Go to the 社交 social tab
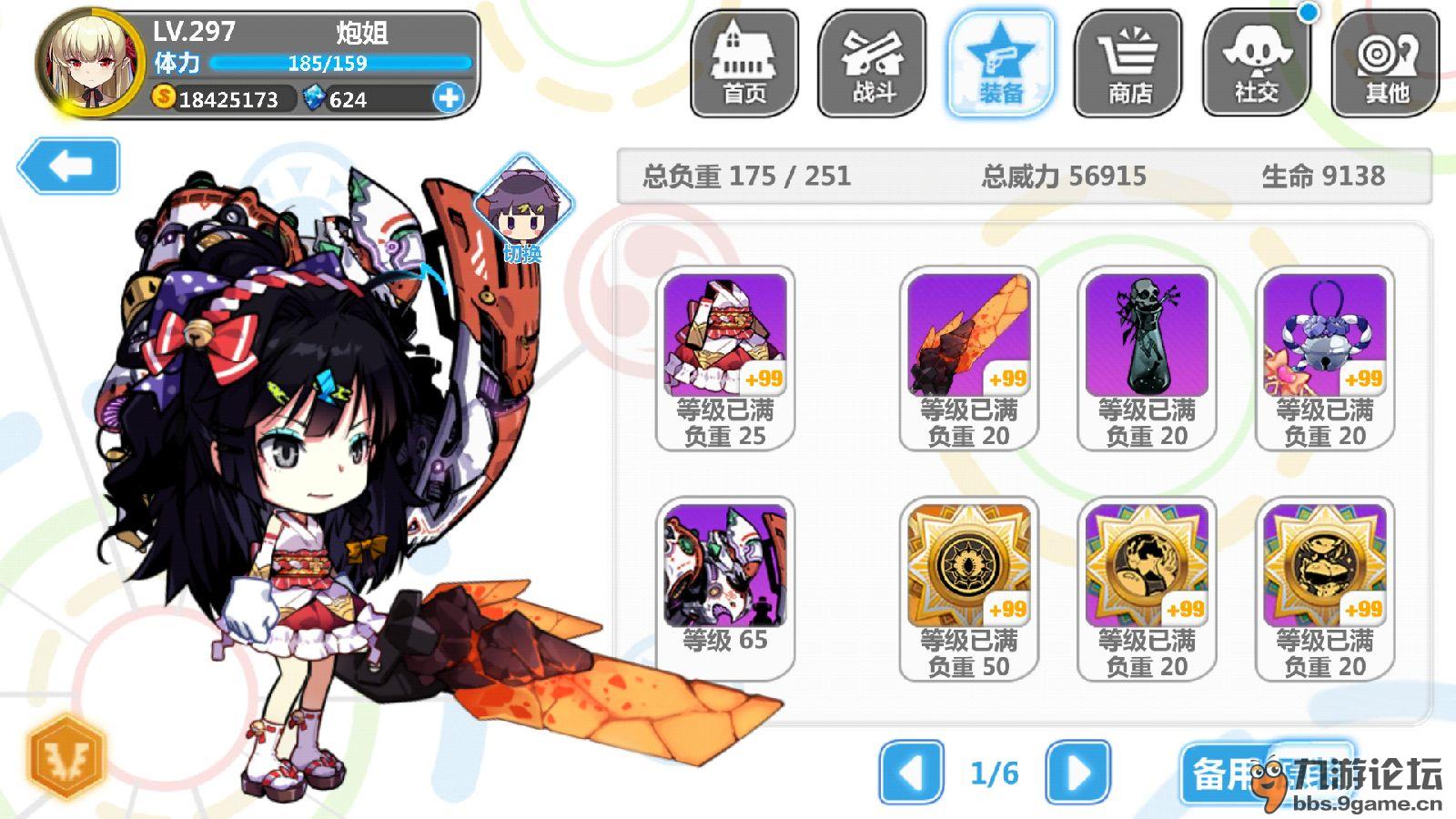1456x819 pixels. pyautogui.click(x=1257, y=64)
